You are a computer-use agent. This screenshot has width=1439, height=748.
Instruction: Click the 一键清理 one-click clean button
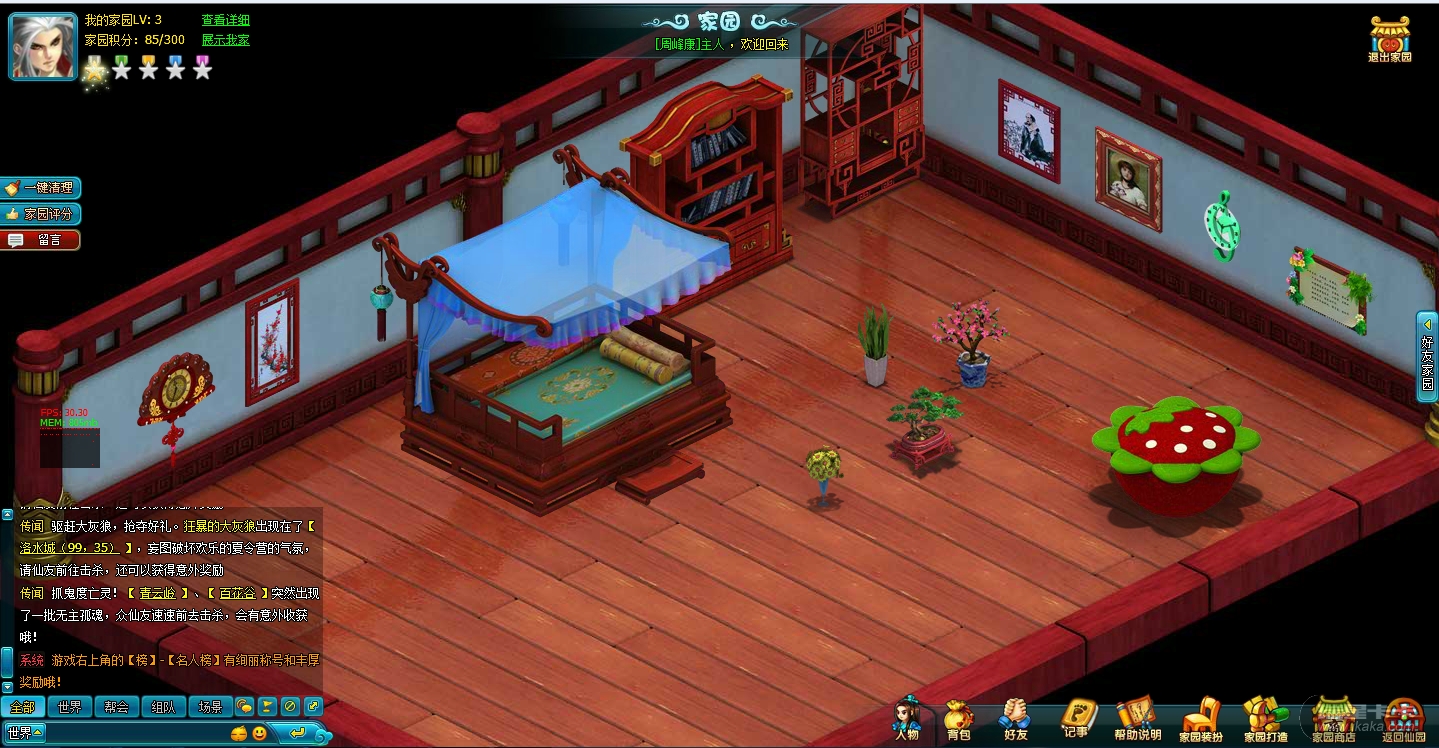(x=42, y=188)
